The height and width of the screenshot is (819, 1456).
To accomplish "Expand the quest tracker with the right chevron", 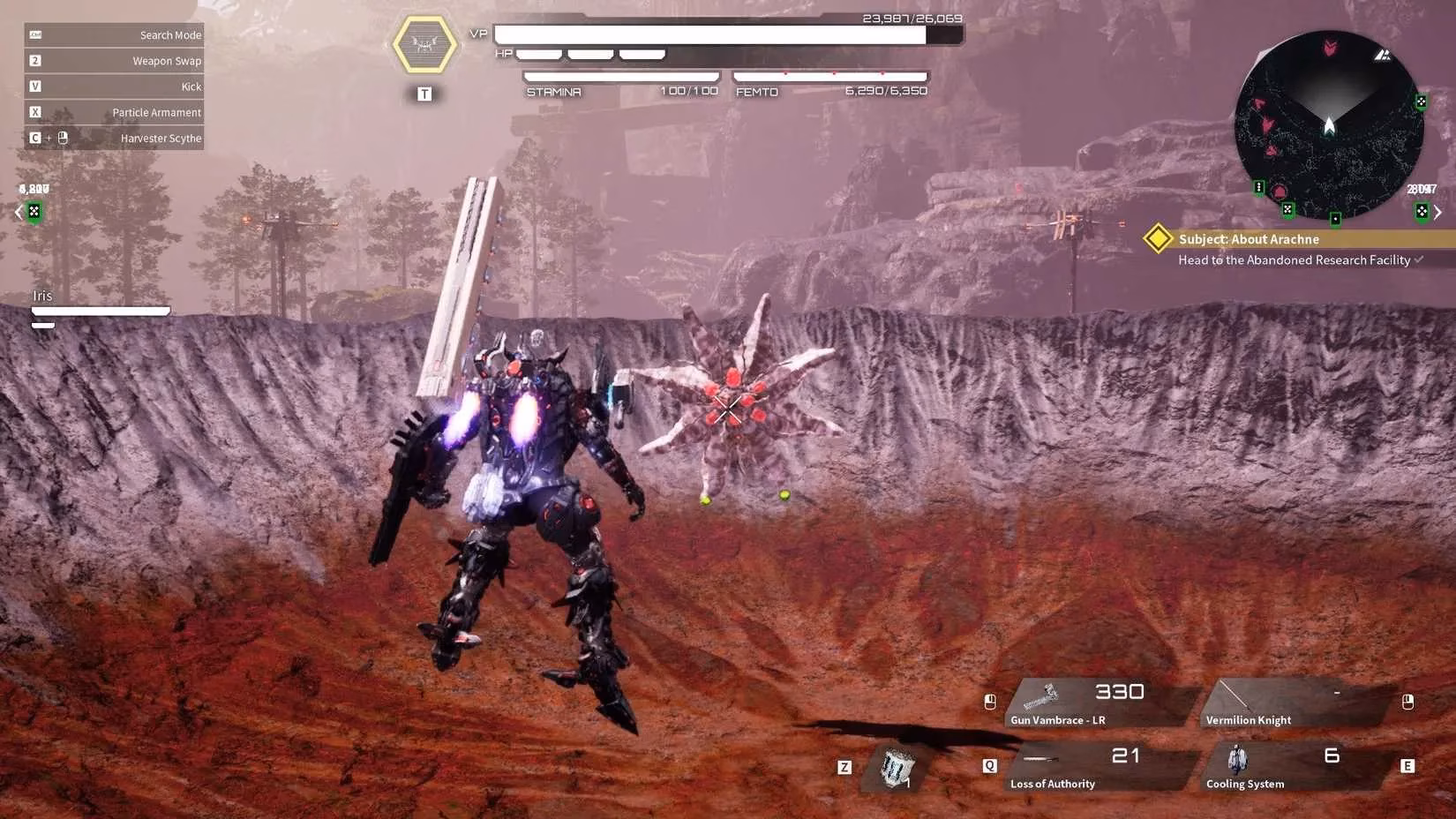I will coord(1438,212).
